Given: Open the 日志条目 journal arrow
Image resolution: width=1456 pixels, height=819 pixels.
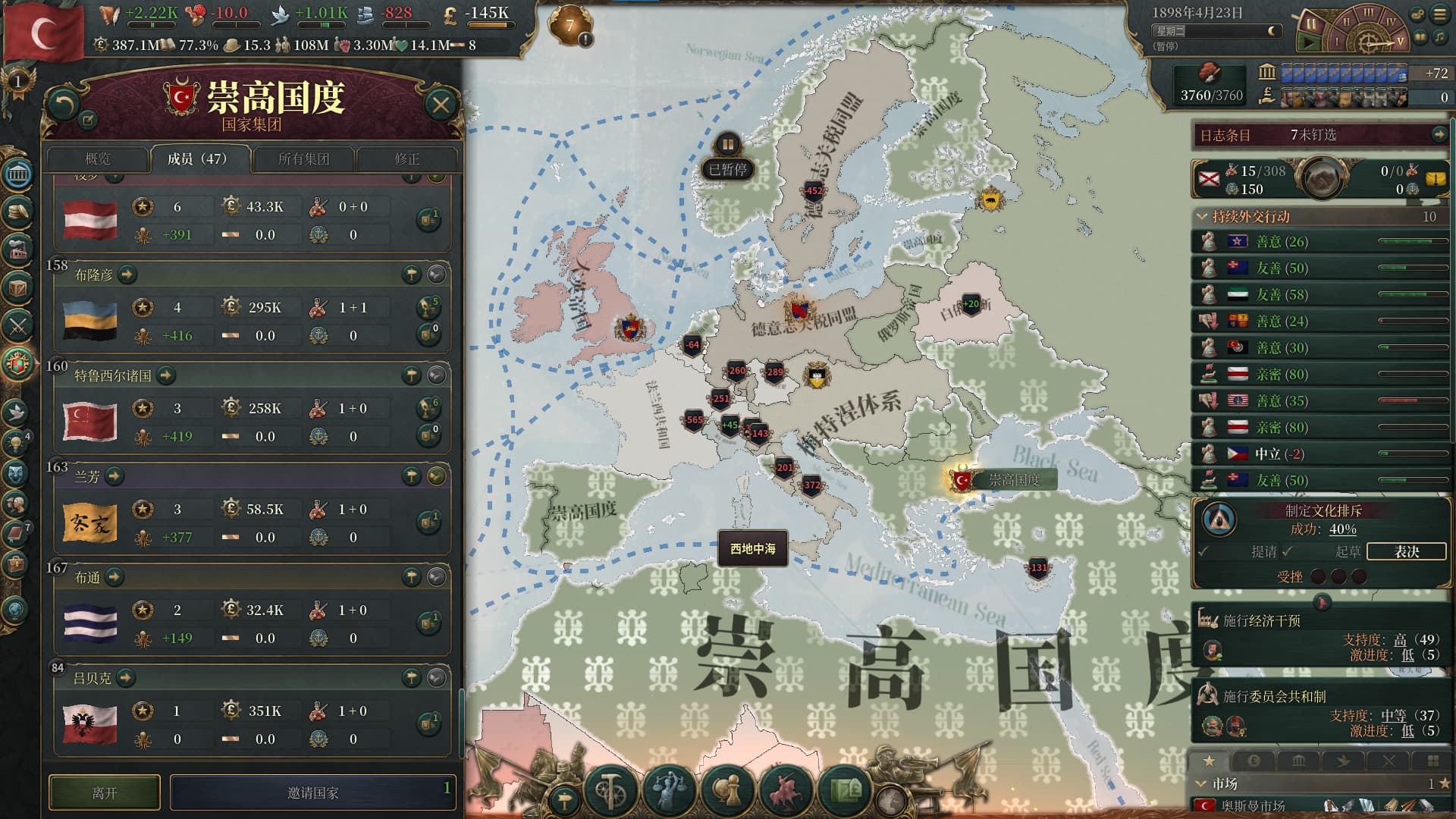Looking at the screenshot, I should 1439,134.
